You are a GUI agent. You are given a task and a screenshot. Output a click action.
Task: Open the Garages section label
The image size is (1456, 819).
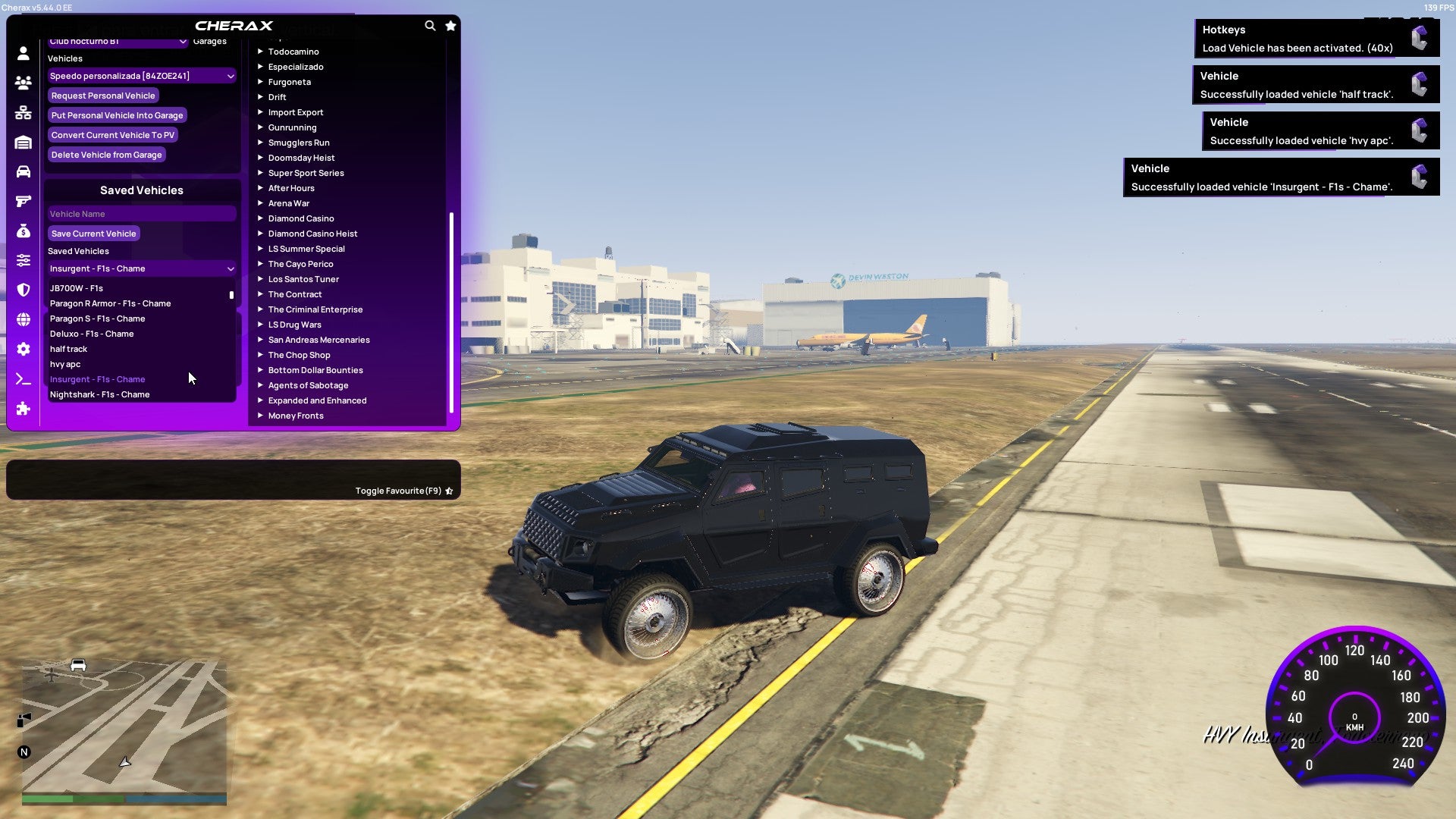pyautogui.click(x=209, y=41)
